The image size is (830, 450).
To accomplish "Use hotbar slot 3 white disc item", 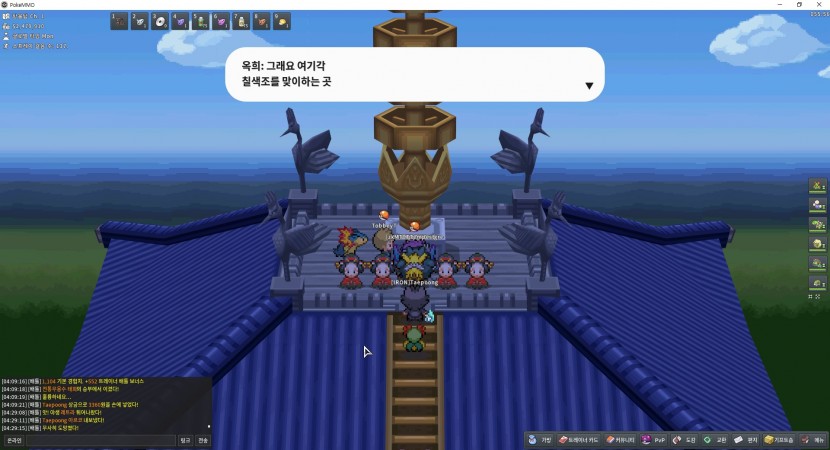I will pyautogui.click(x=160, y=21).
